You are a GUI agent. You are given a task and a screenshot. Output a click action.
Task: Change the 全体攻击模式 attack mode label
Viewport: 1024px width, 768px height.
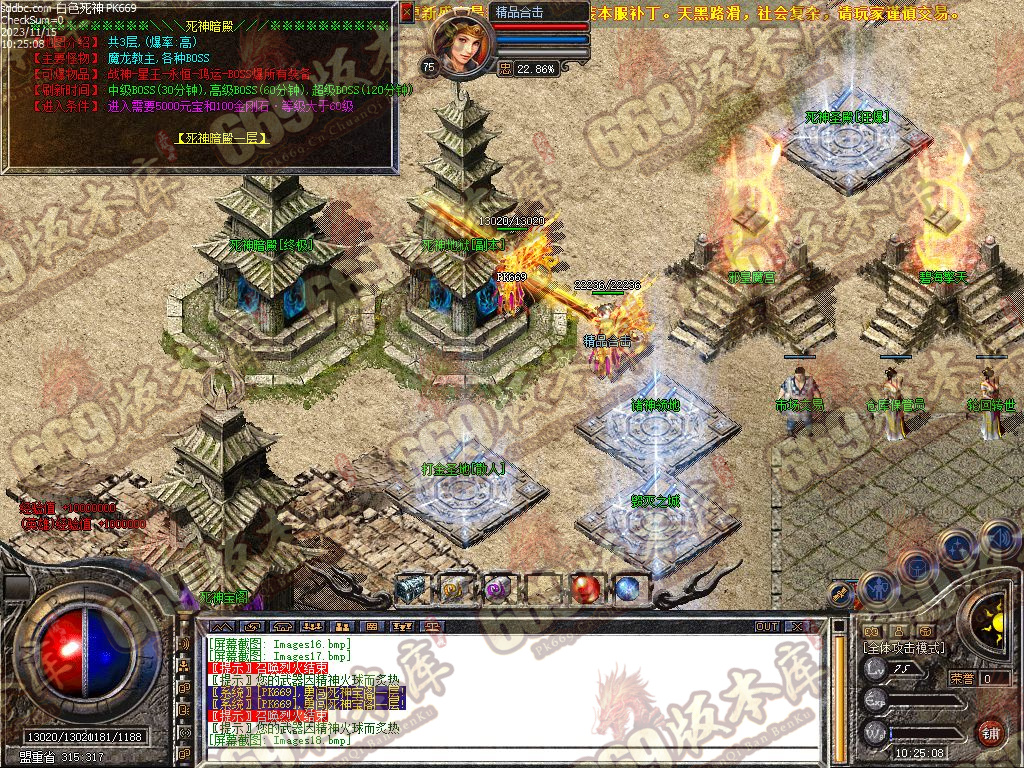tap(903, 648)
